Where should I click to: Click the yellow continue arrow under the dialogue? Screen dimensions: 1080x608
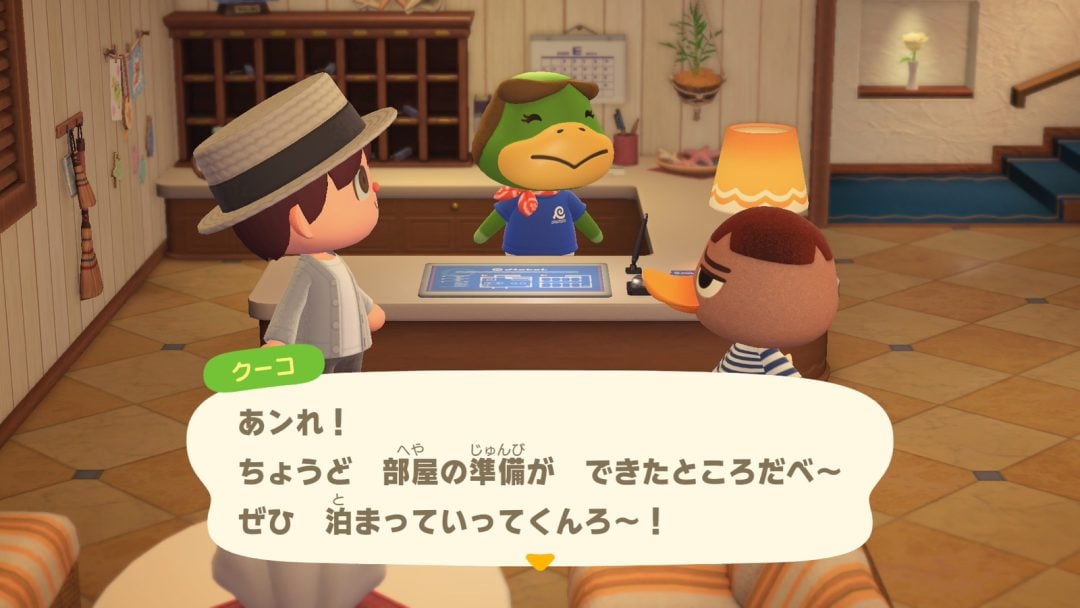[x=540, y=562]
